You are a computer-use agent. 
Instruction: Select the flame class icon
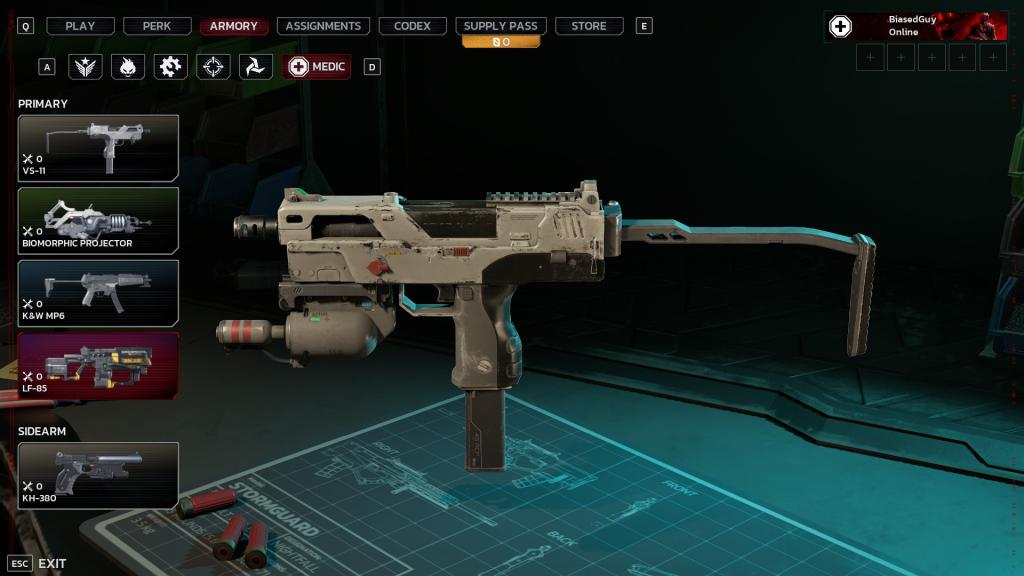point(128,67)
